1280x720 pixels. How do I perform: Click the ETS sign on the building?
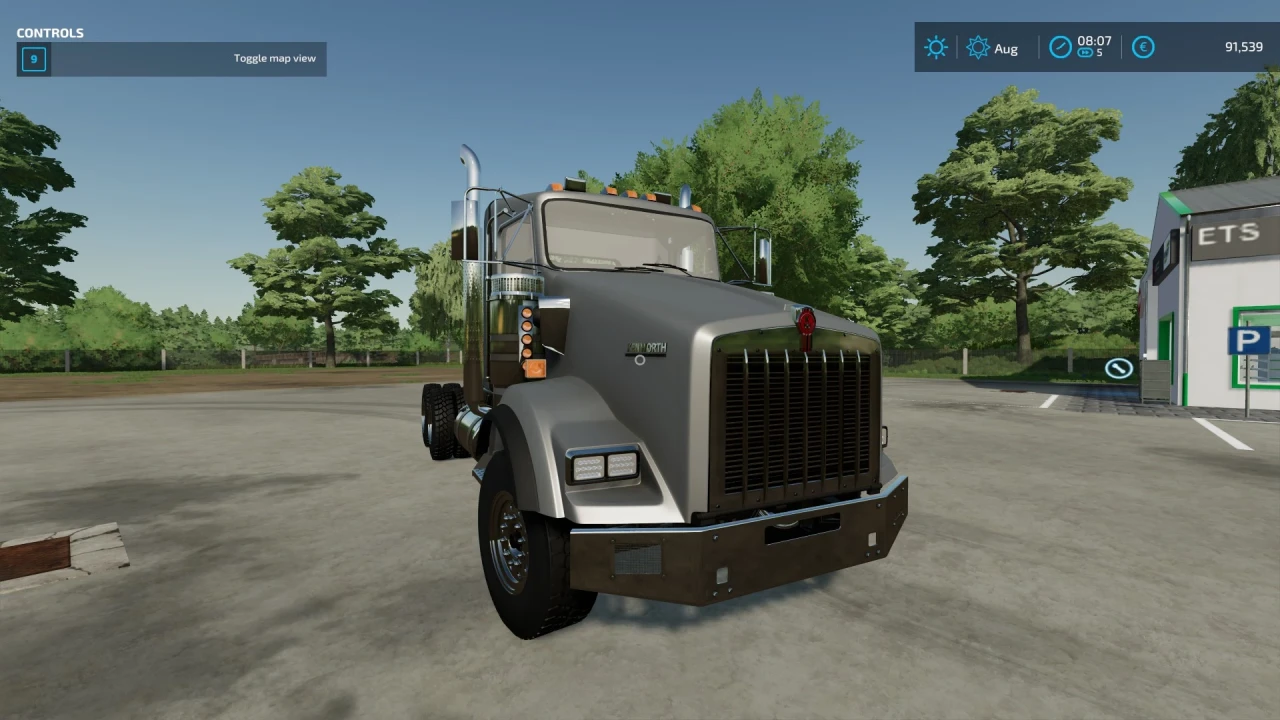(x=1231, y=233)
